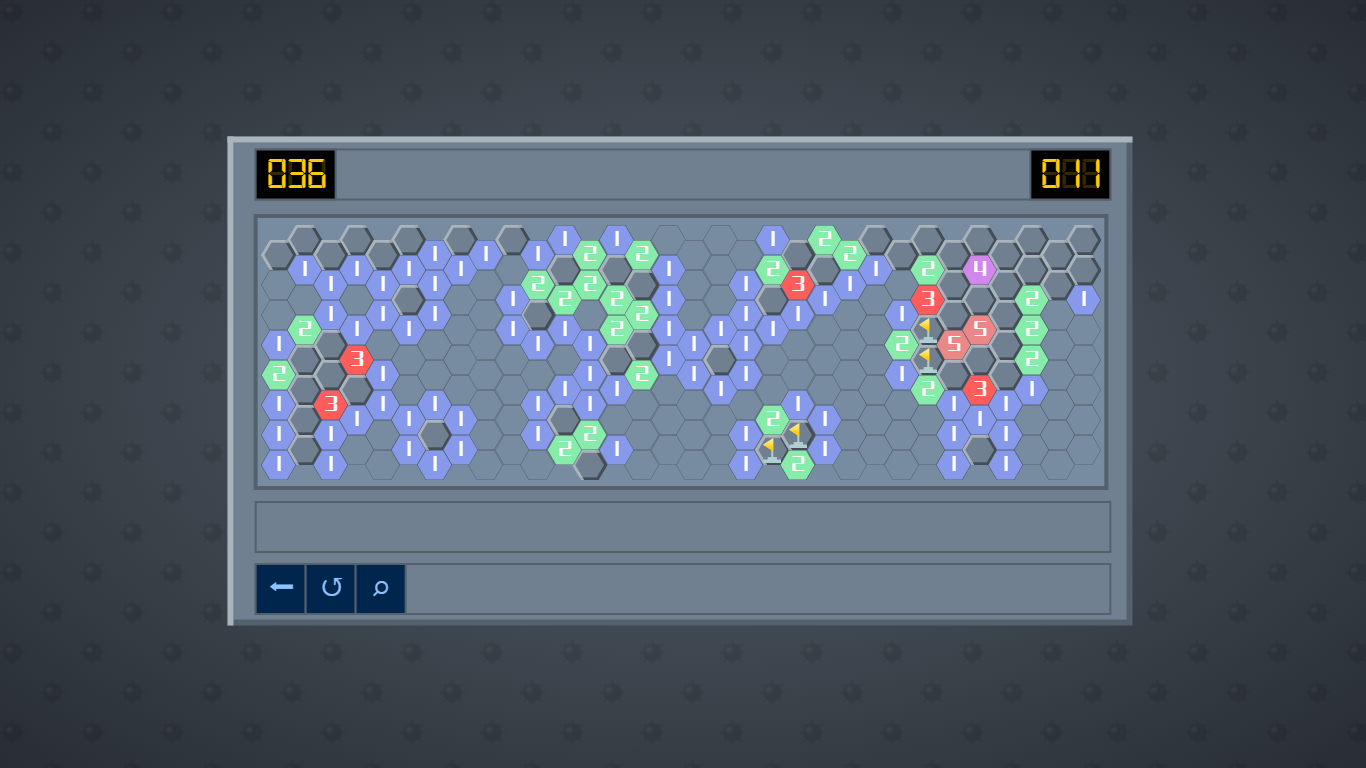
Task: Select the magnifier zoom icon
Action: click(380, 588)
